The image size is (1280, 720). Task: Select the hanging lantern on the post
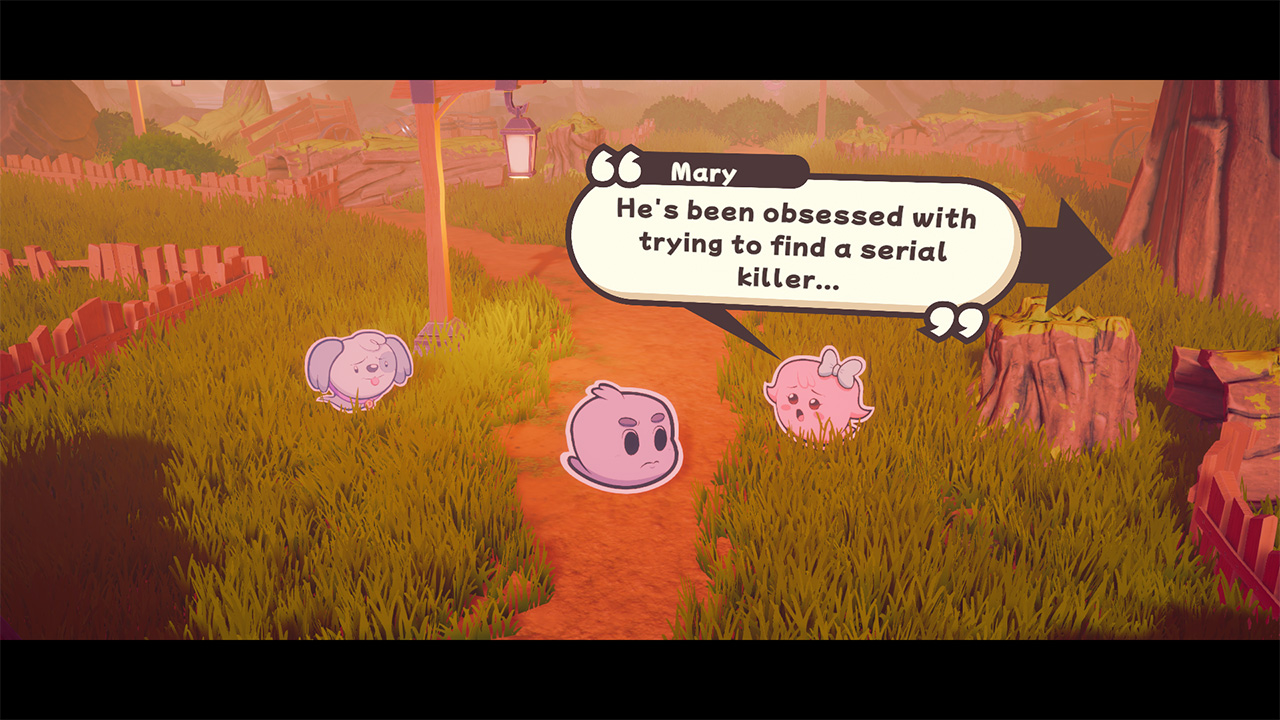click(520, 146)
